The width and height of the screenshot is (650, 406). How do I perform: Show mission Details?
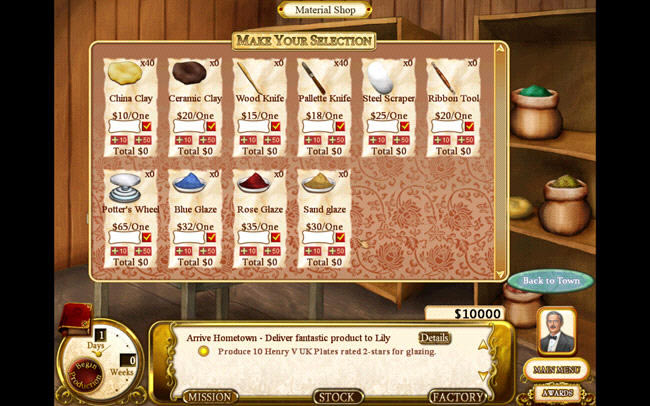434,338
